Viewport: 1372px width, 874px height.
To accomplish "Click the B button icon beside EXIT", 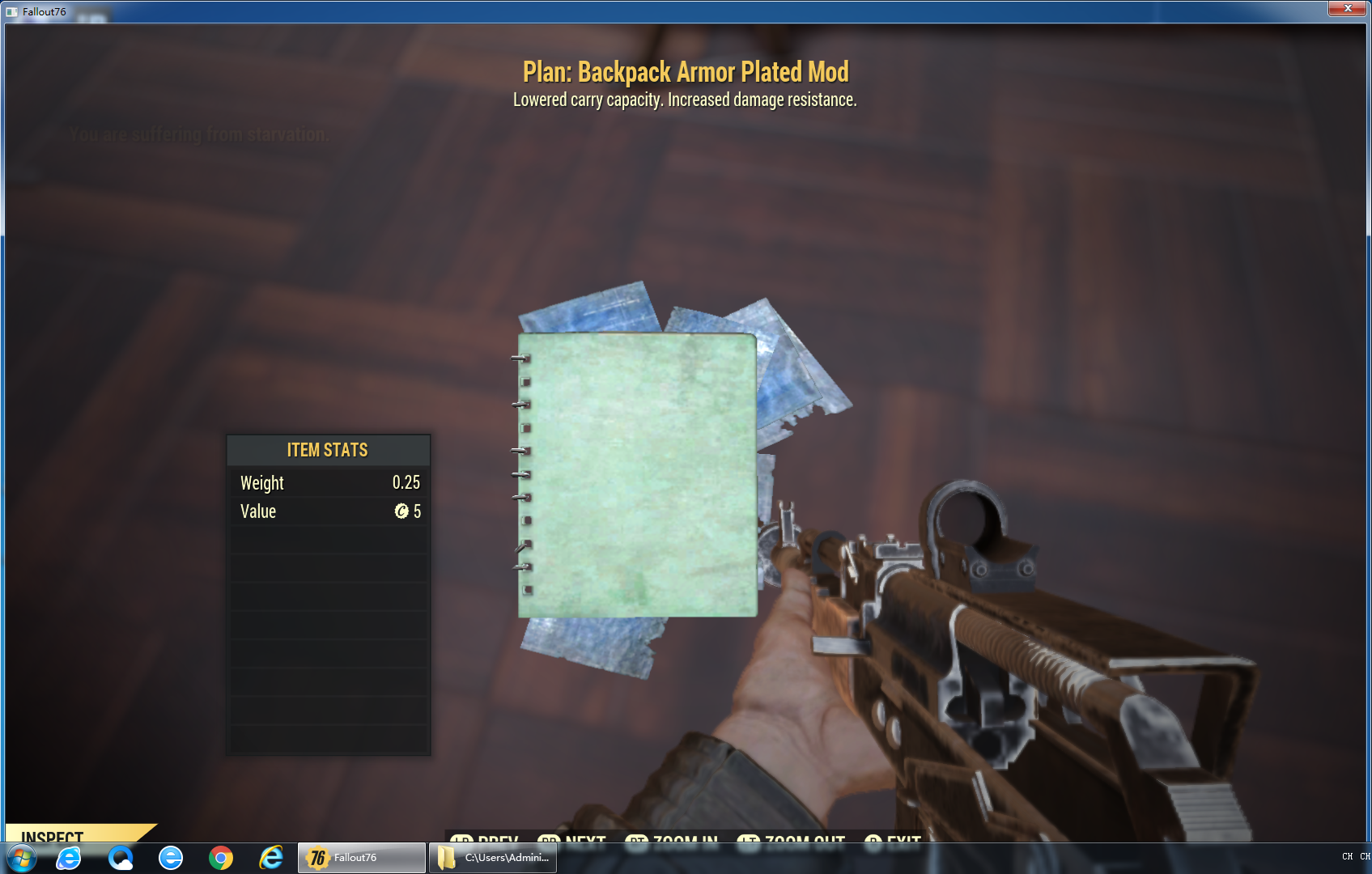I will pyautogui.click(x=873, y=842).
